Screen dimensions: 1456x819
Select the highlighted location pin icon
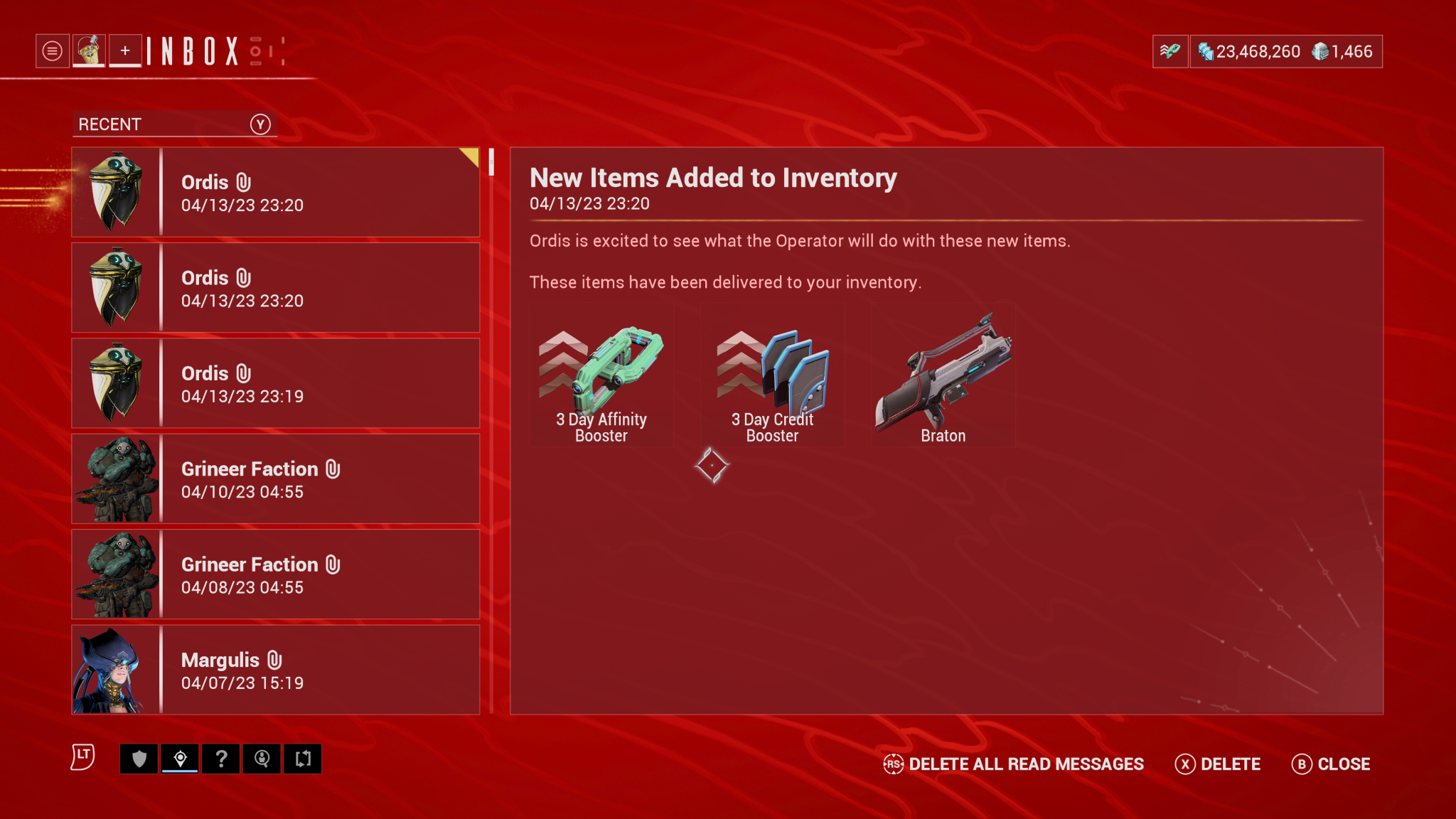(180, 759)
